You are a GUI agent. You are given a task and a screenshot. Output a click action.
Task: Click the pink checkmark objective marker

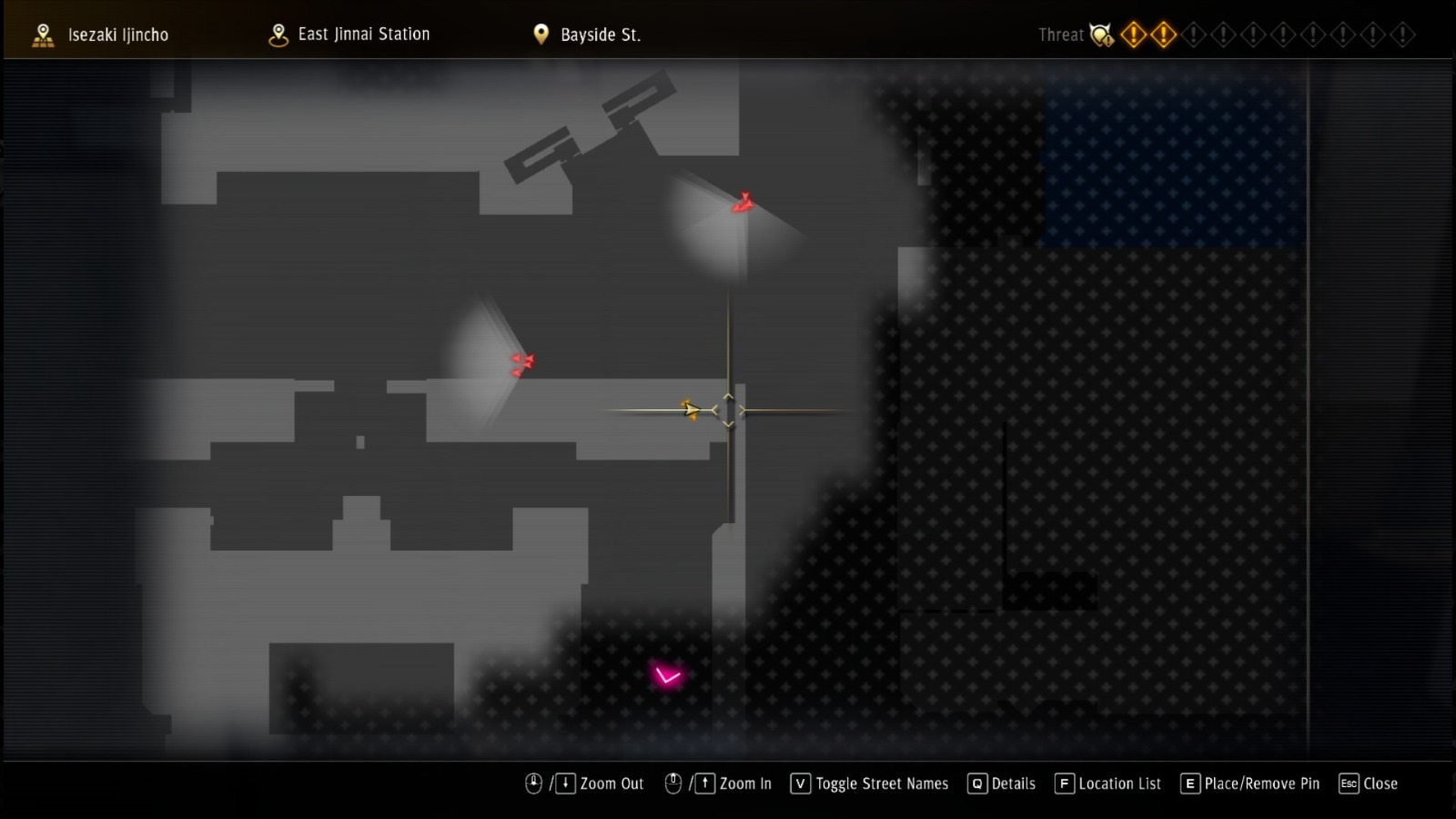[665, 674]
